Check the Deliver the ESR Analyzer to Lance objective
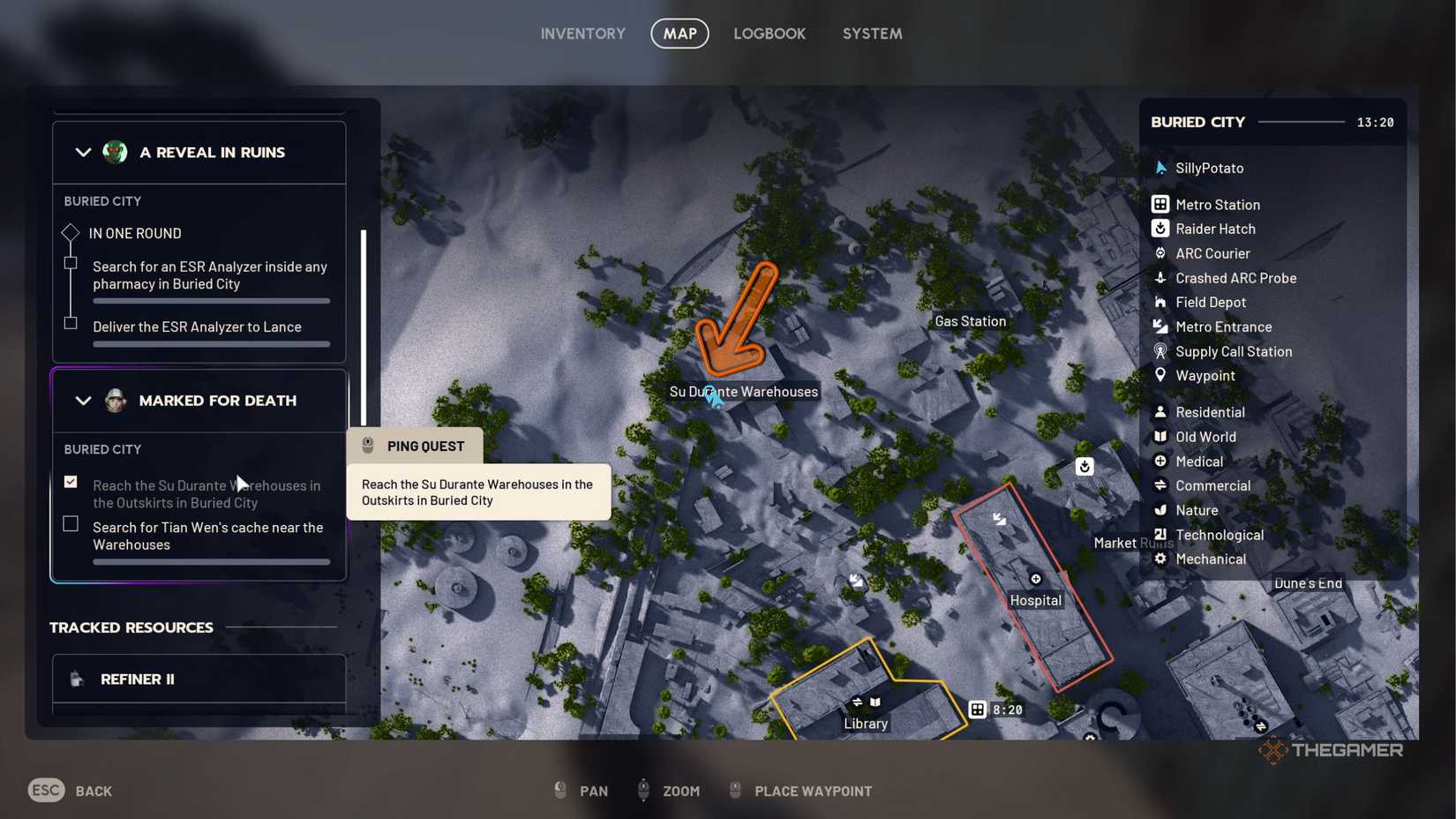Image resolution: width=1456 pixels, height=819 pixels. (x=70, y=323)
